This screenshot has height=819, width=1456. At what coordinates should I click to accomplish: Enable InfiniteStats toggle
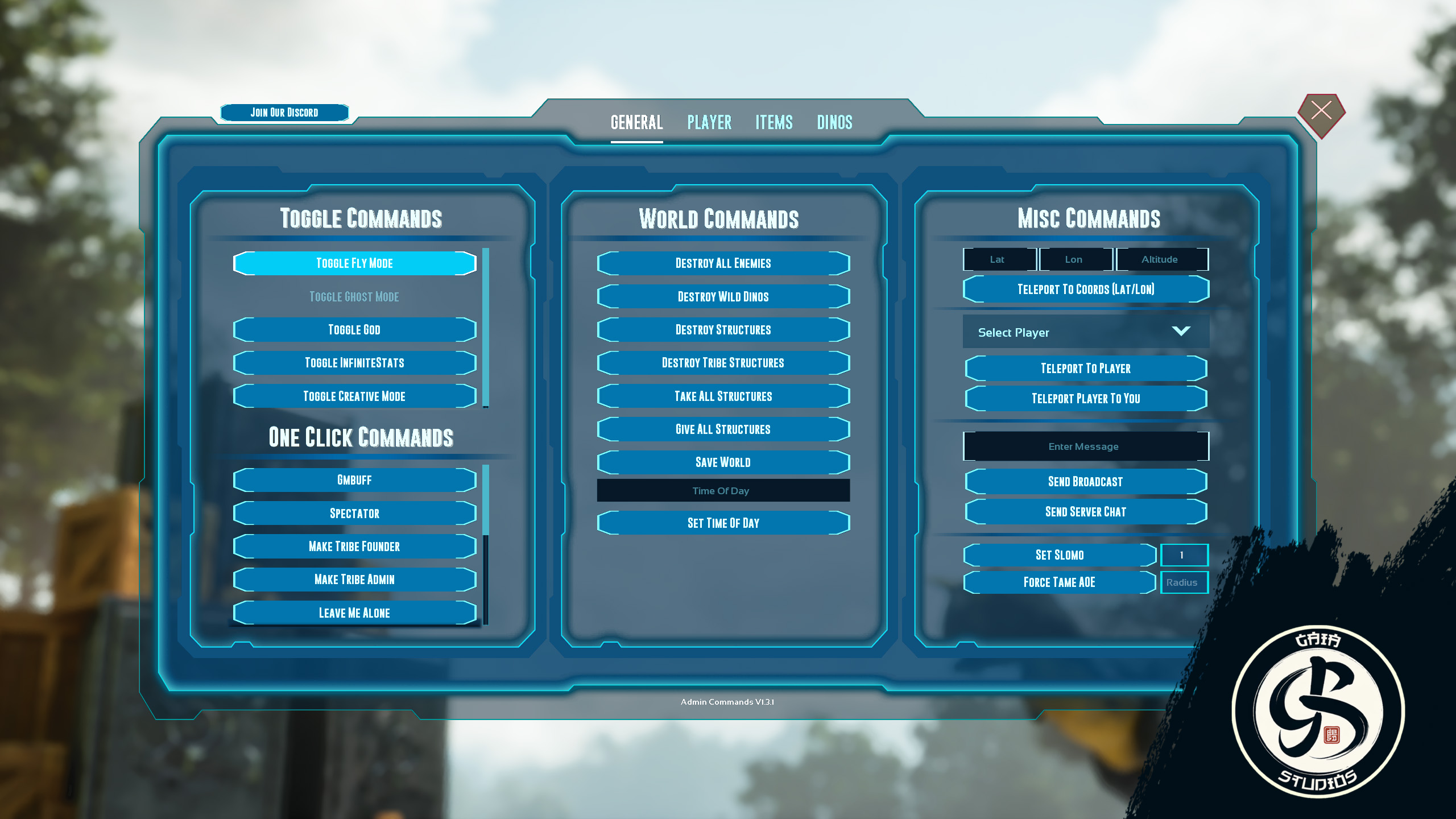[x=354, y=362]
